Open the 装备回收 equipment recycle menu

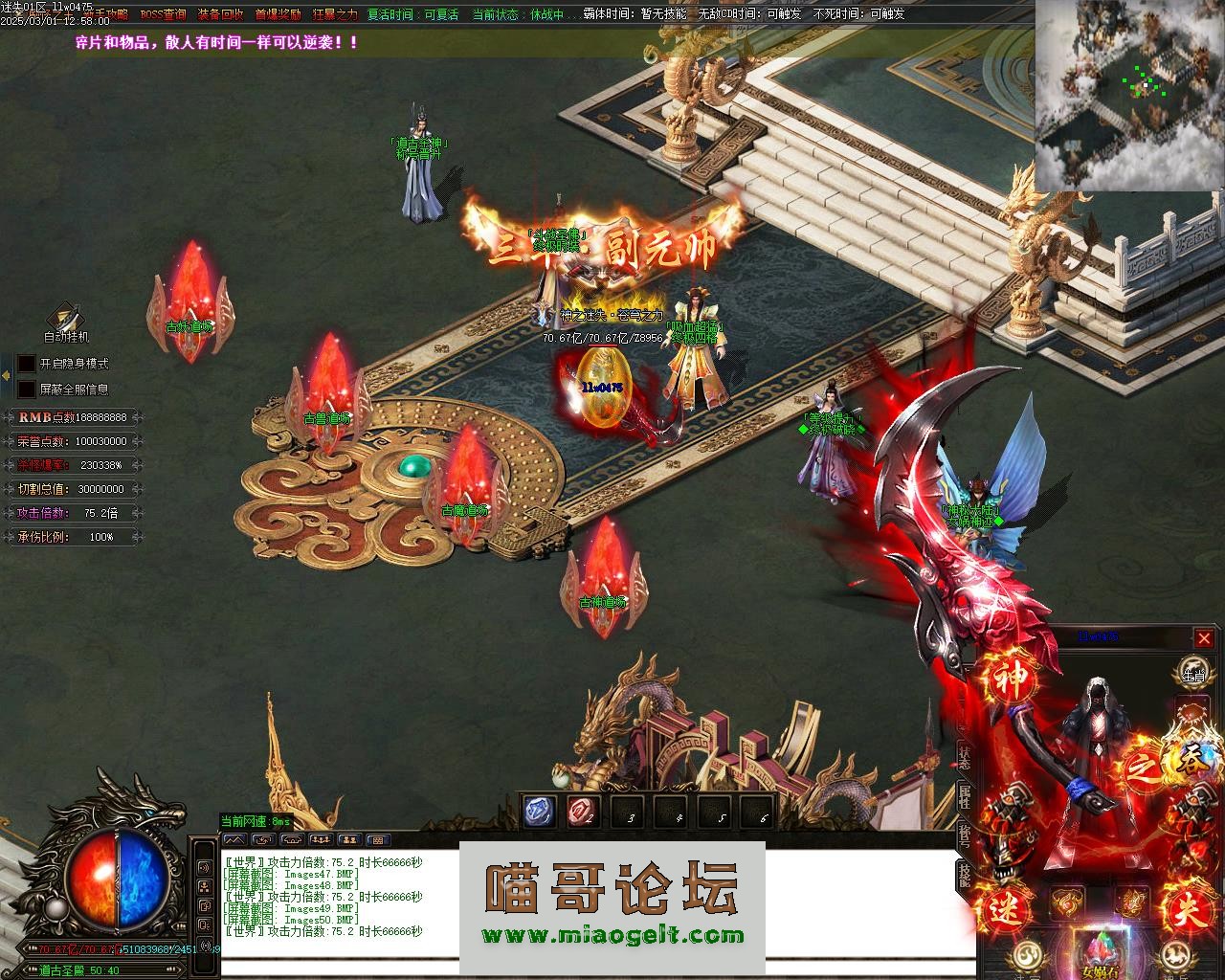point(220,14)
